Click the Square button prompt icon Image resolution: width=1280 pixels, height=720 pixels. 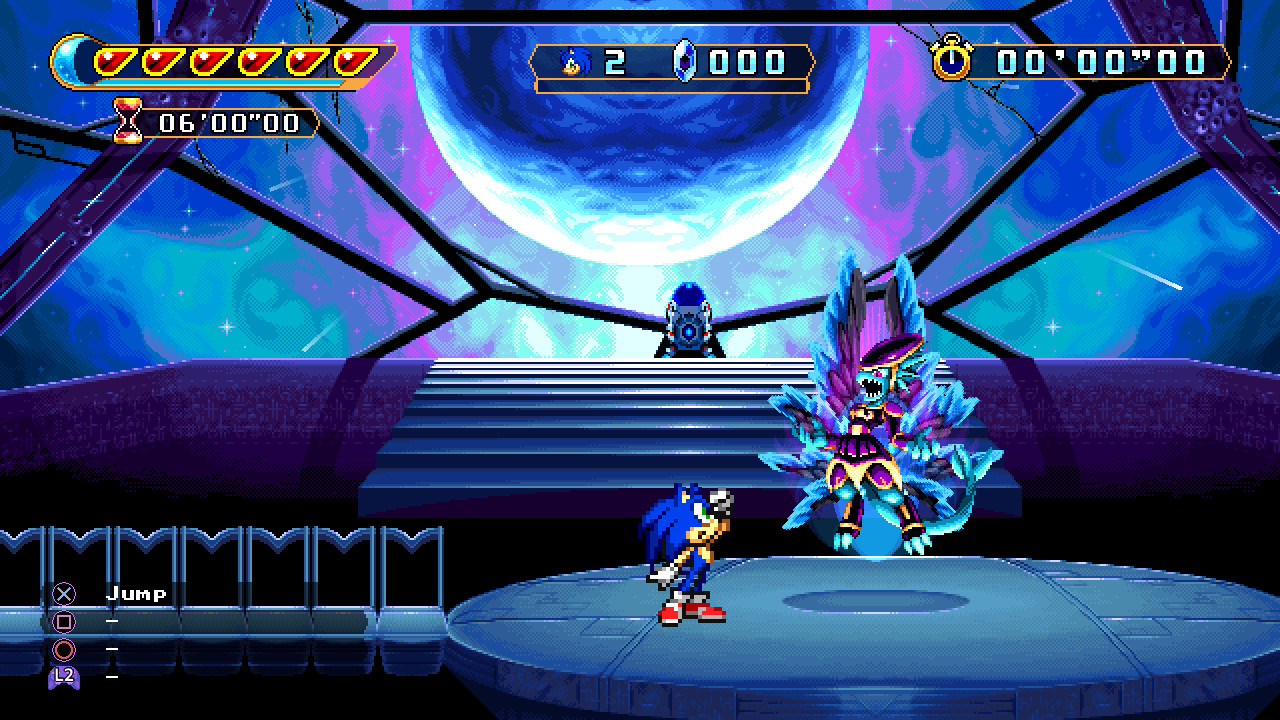click(66, 620)
